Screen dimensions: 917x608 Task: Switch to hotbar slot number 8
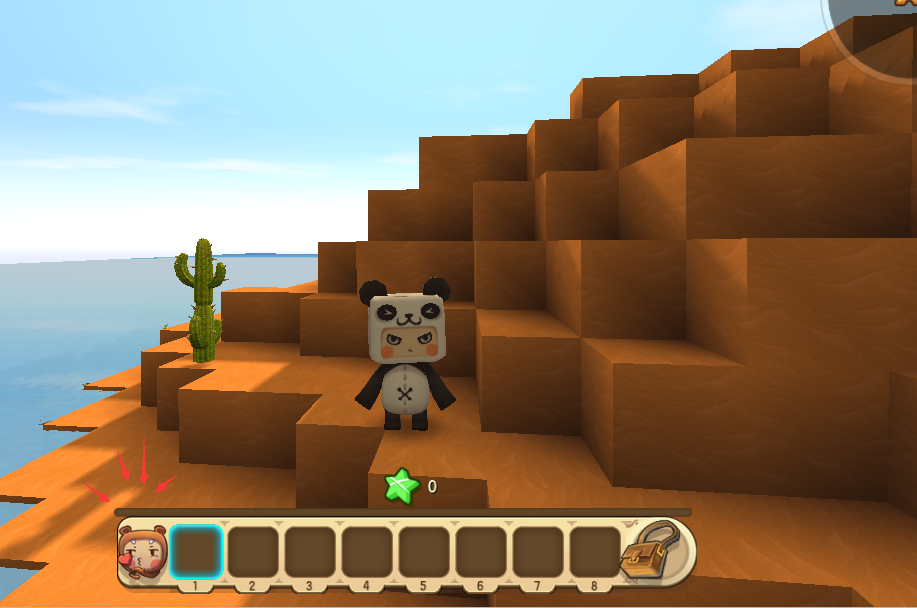tap(594, 551)
